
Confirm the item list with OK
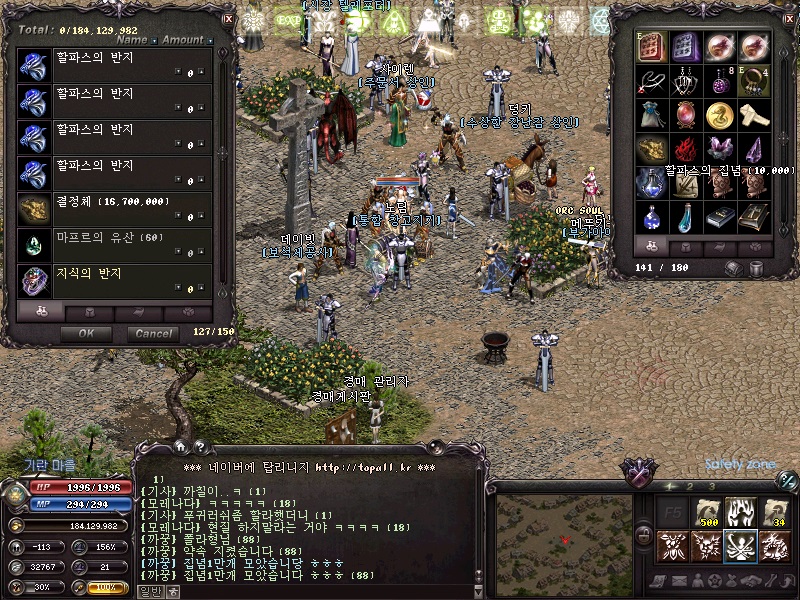[x=86, y=333]
